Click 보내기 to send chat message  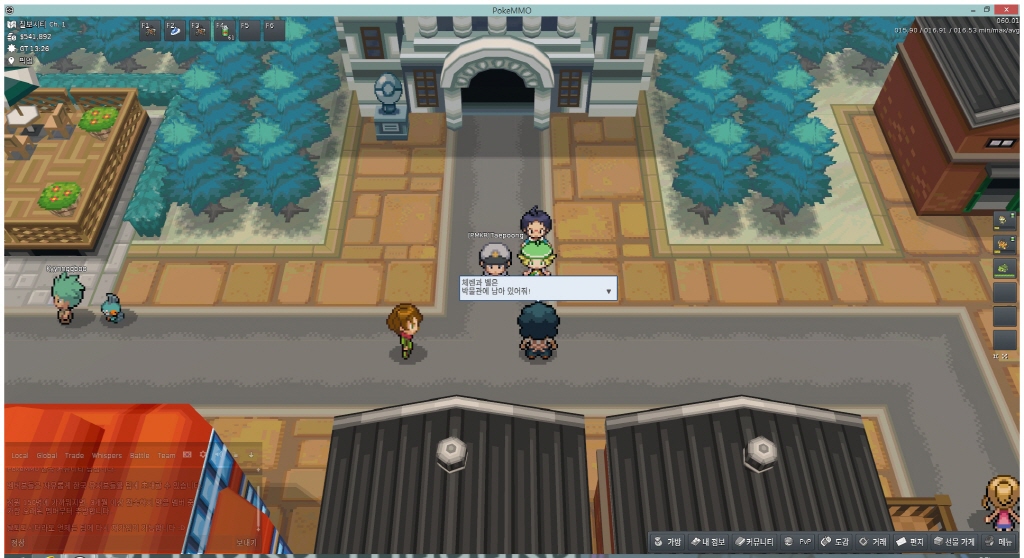coord(246,541)
